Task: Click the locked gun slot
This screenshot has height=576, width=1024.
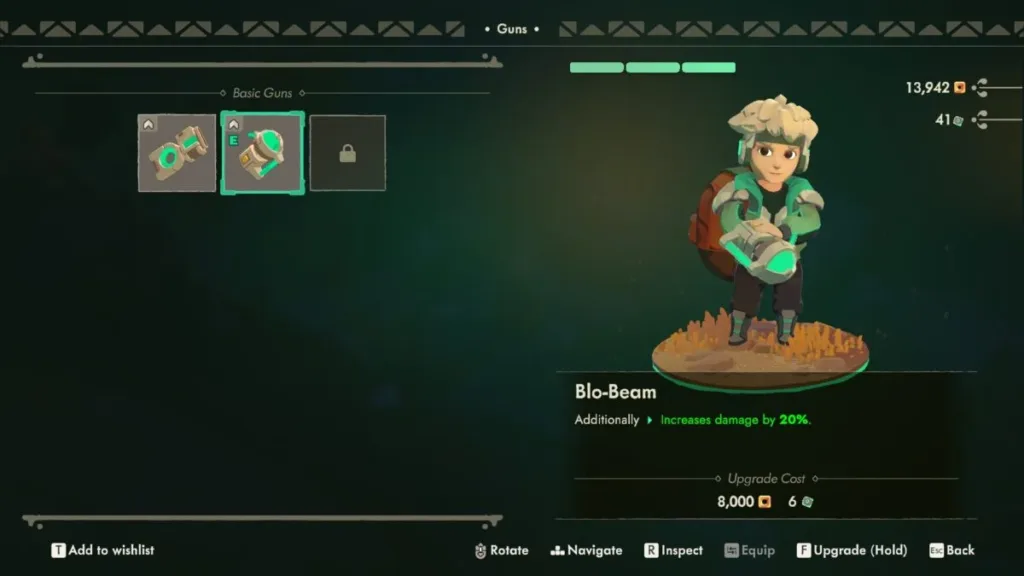Action: [x=347, y=153]
